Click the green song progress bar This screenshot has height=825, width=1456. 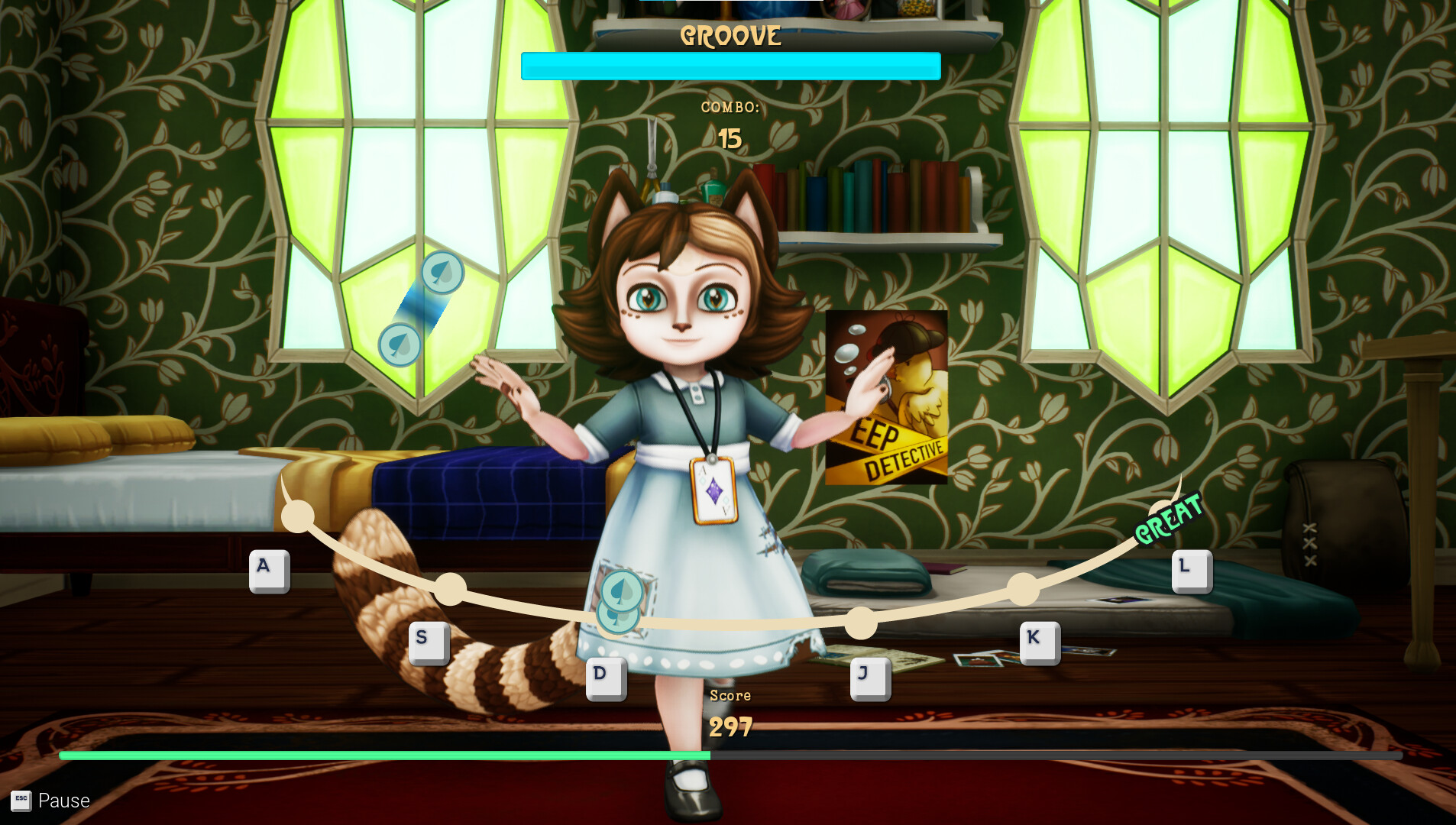pyautogui.click(x=382, y=755)
